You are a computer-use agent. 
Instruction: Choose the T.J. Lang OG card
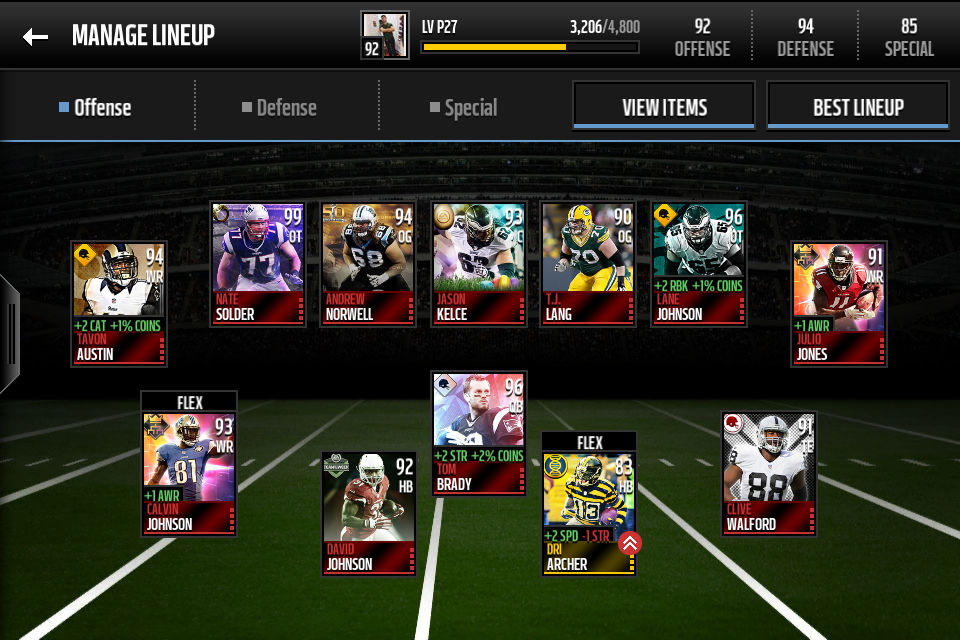click(x=588, y=264)
